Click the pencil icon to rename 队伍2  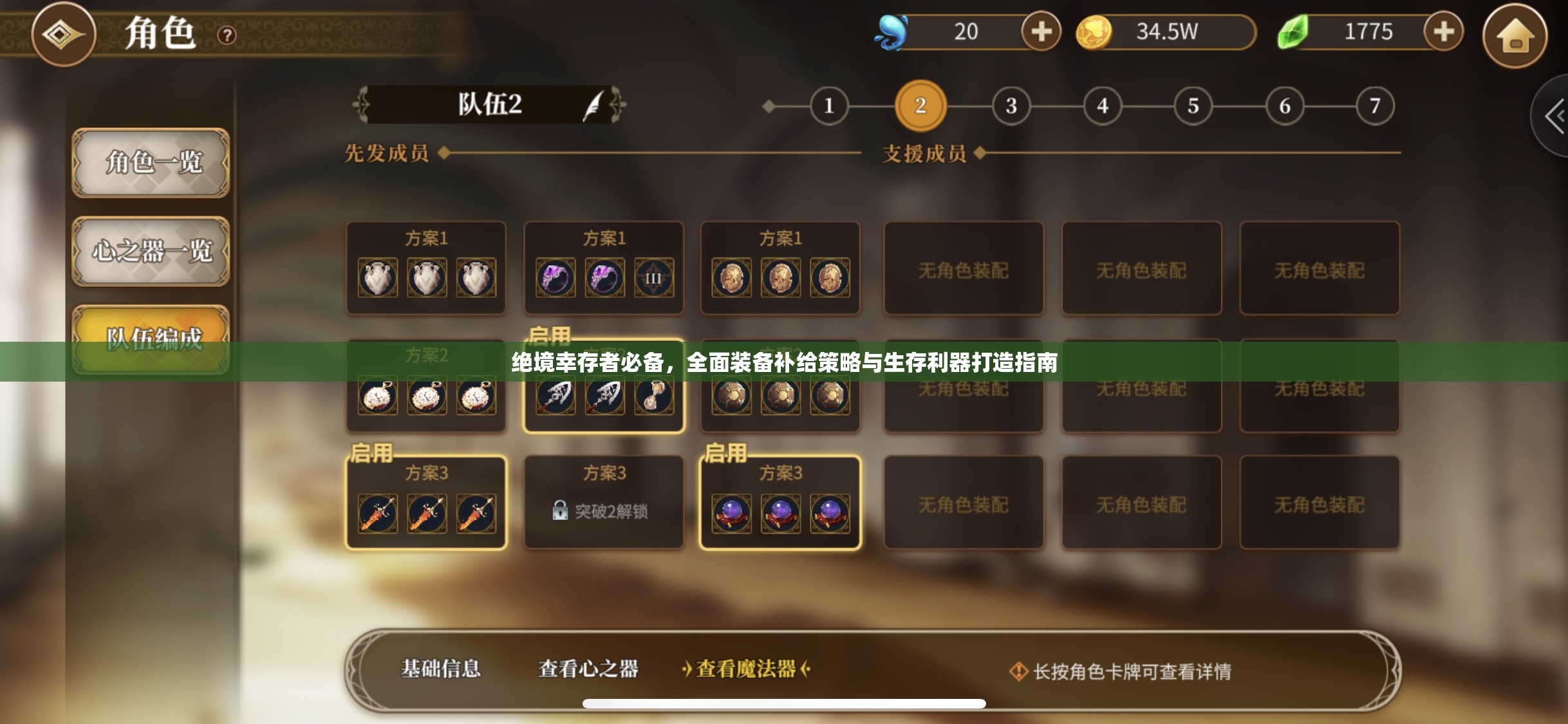click(590, 105)
